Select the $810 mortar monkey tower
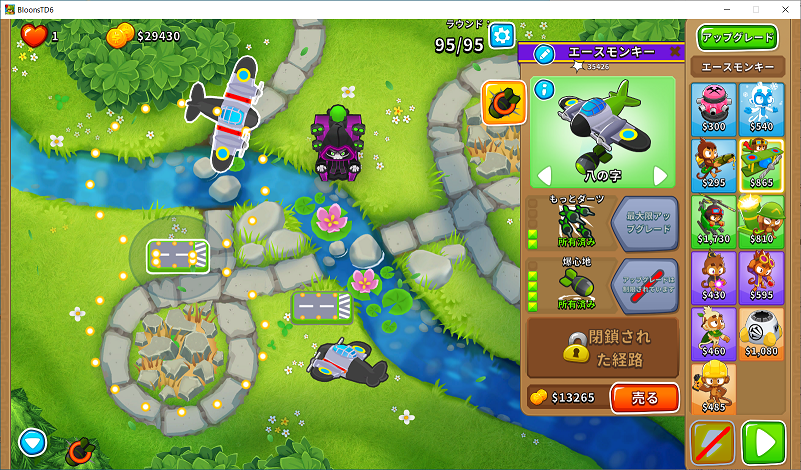The width and height of the screenshot is (801, 470). [x=761, y=220]
